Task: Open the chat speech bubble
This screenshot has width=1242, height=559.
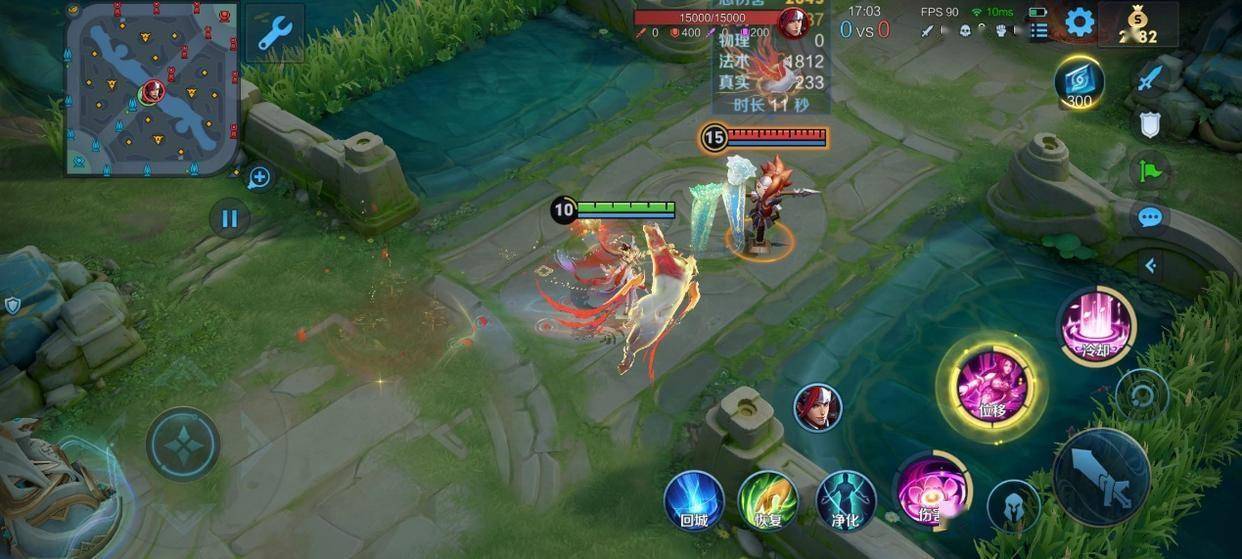Action: [1150, 216]
